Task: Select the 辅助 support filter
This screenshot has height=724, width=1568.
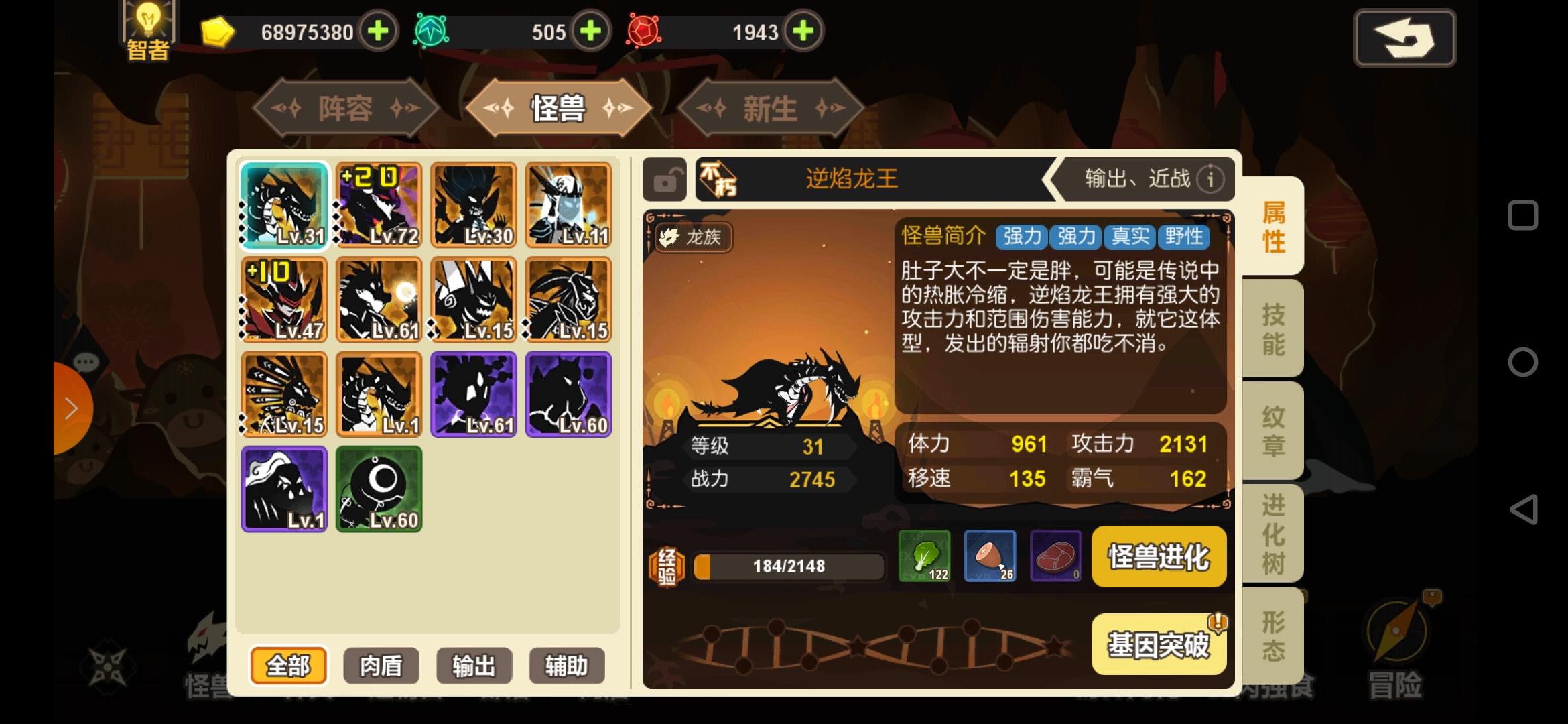Action: pyautogui.click(x=566, y=666)
